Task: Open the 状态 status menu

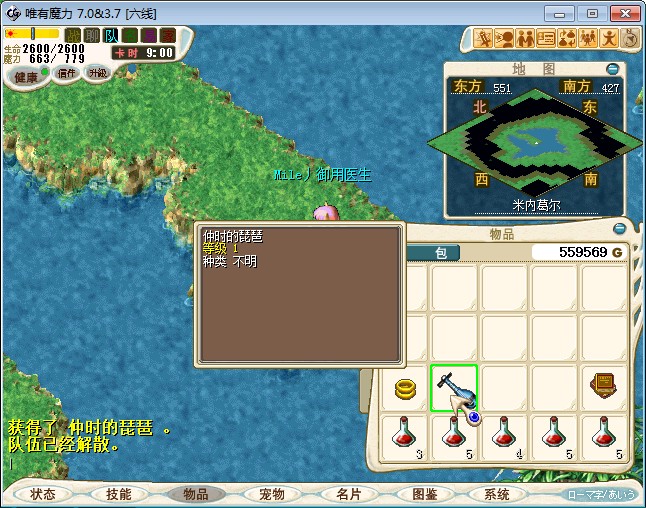Action: pyautogui.click(x=43, y=494)
